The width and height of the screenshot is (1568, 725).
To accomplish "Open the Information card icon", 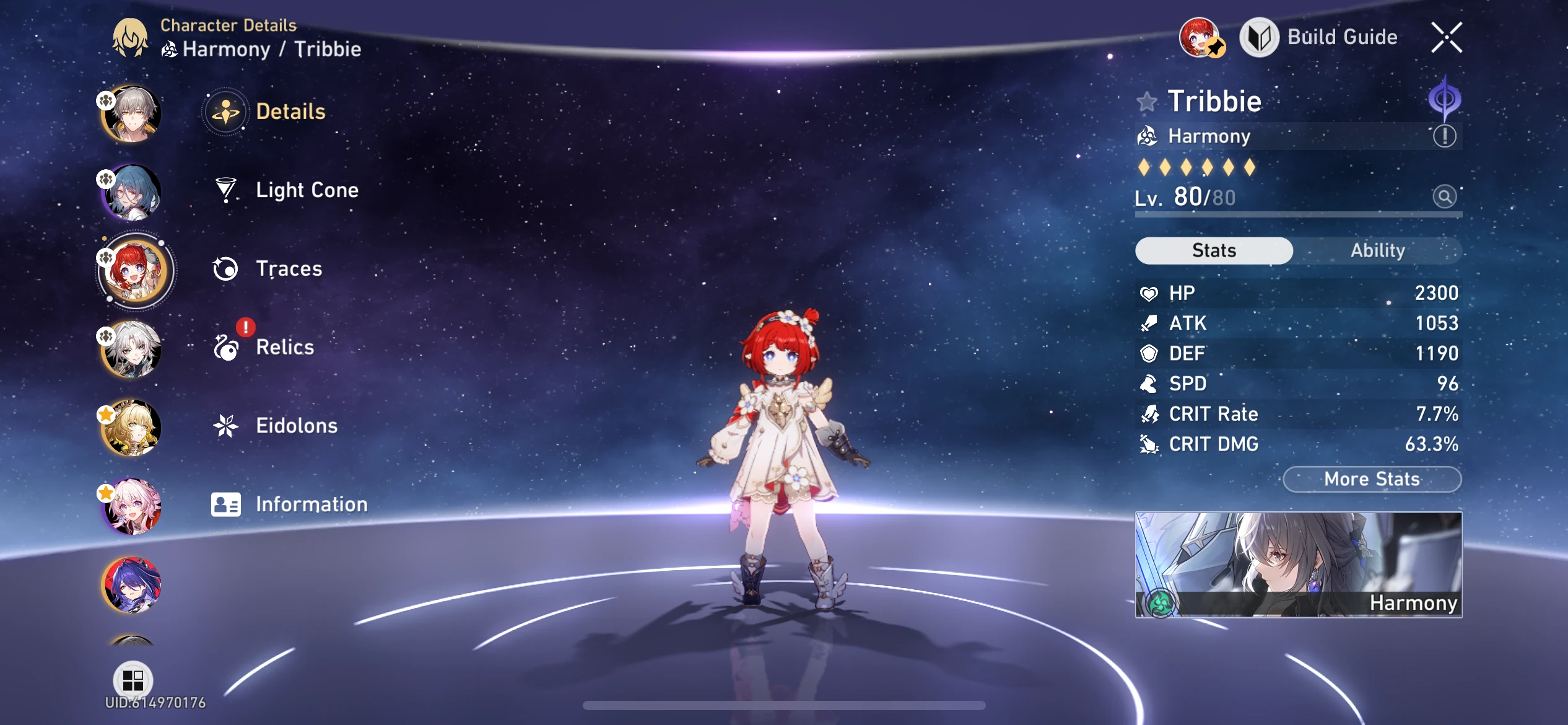I will 227,504.
